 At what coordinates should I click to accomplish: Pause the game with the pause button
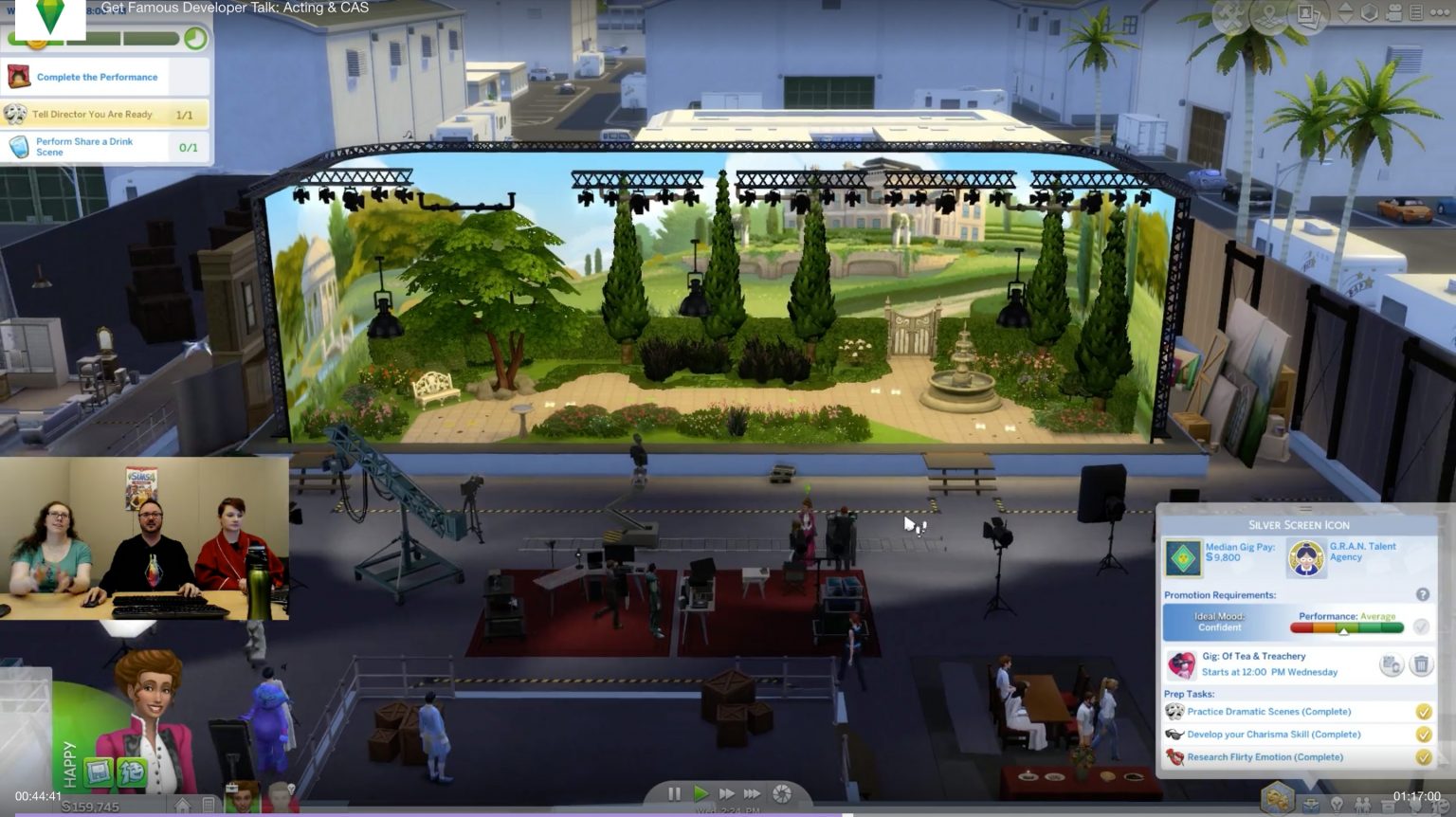675,794
